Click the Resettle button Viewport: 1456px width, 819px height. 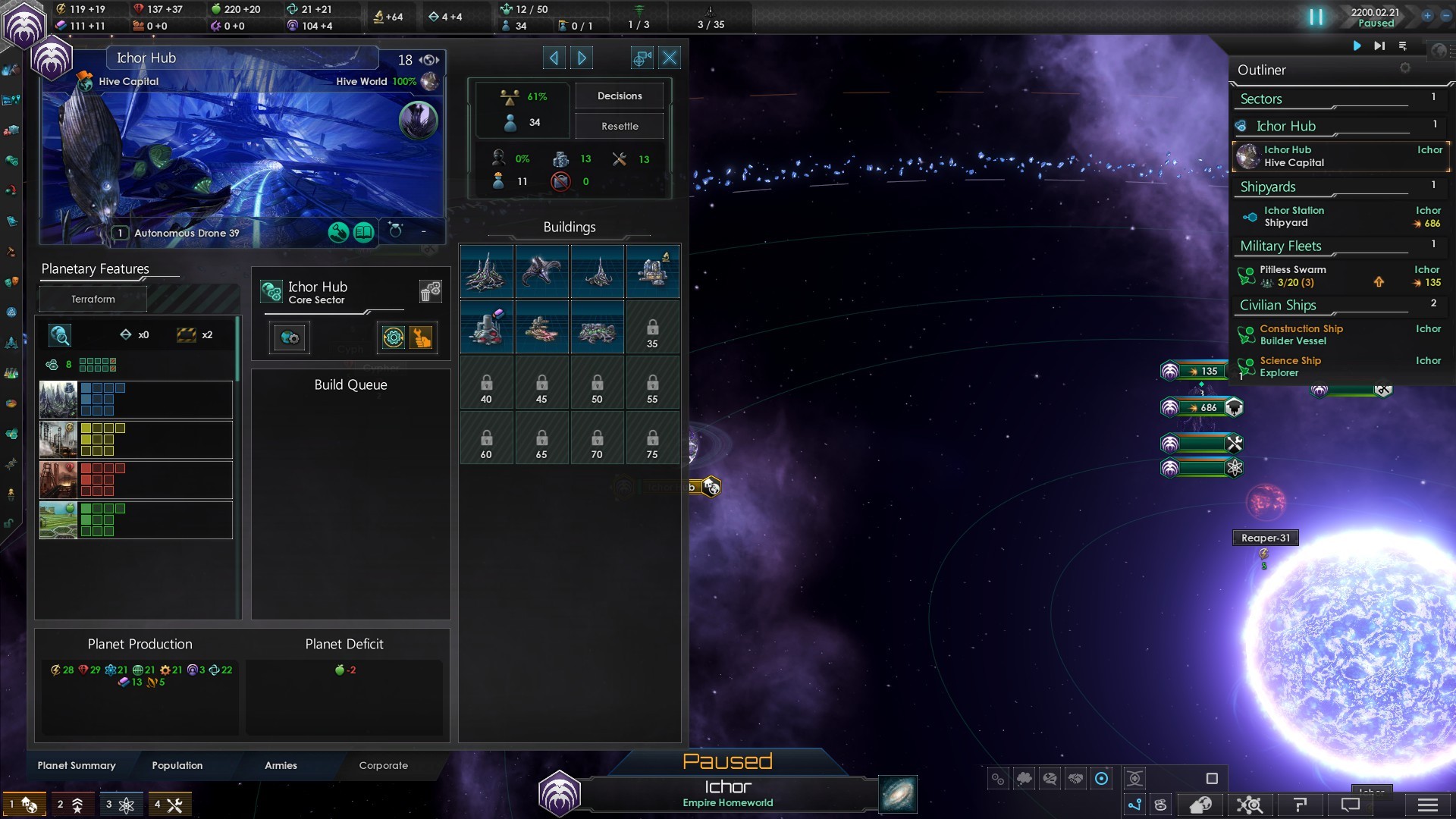pos(619,126)
